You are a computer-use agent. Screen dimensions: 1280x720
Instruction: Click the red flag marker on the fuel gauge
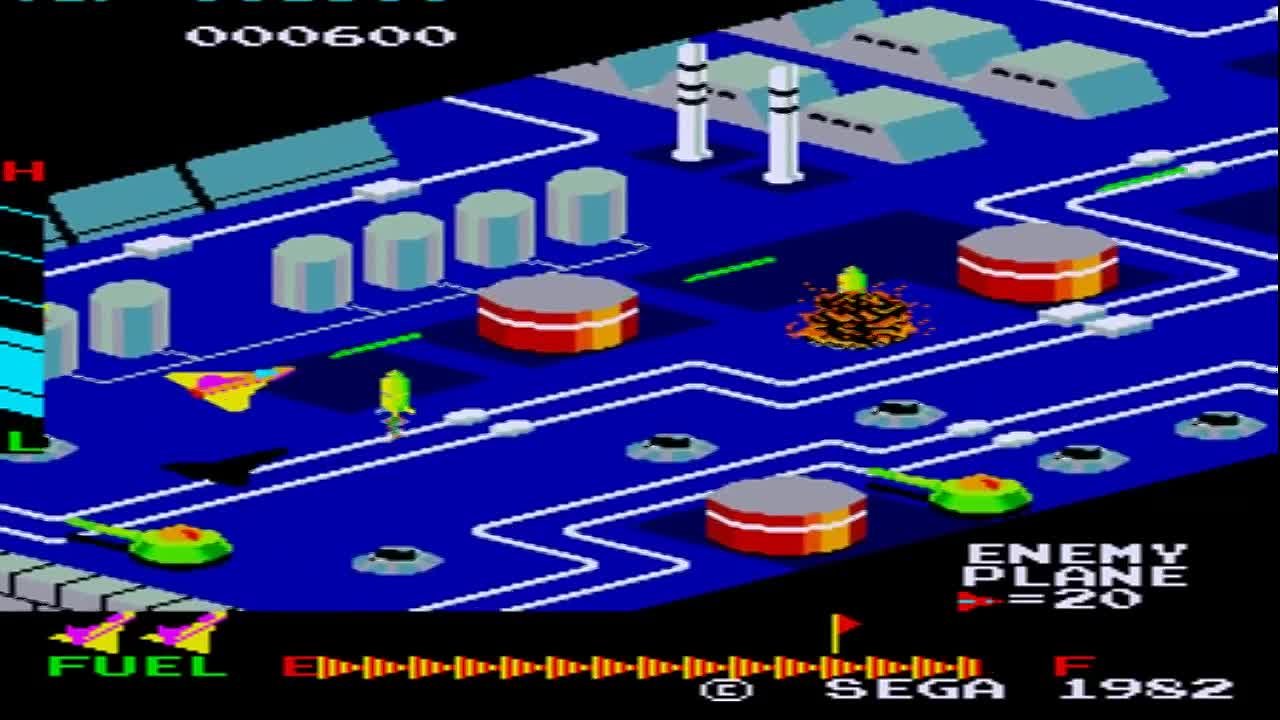tap(840, 630)
